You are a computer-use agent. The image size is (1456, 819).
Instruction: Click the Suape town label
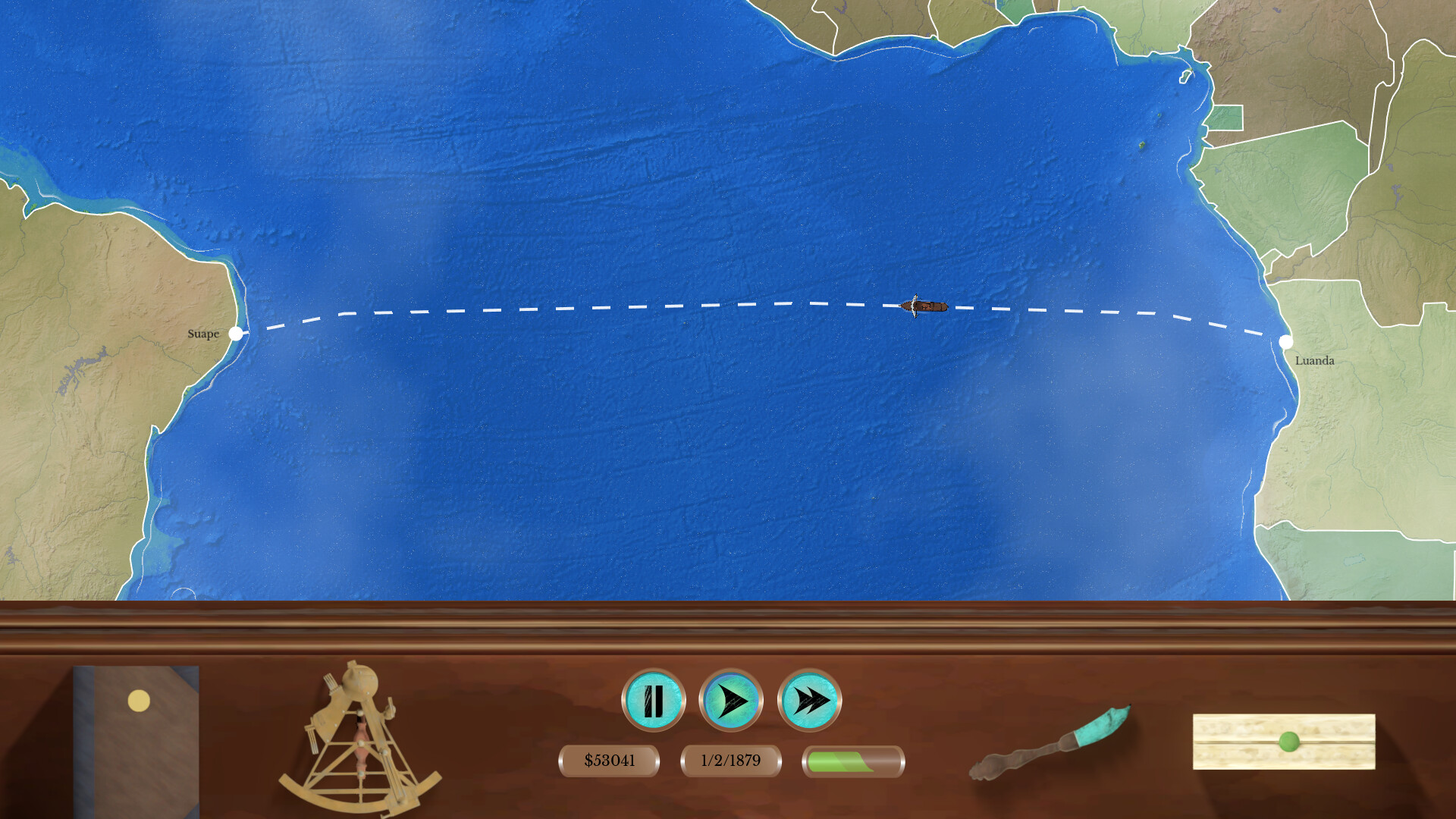click(203, 333)
